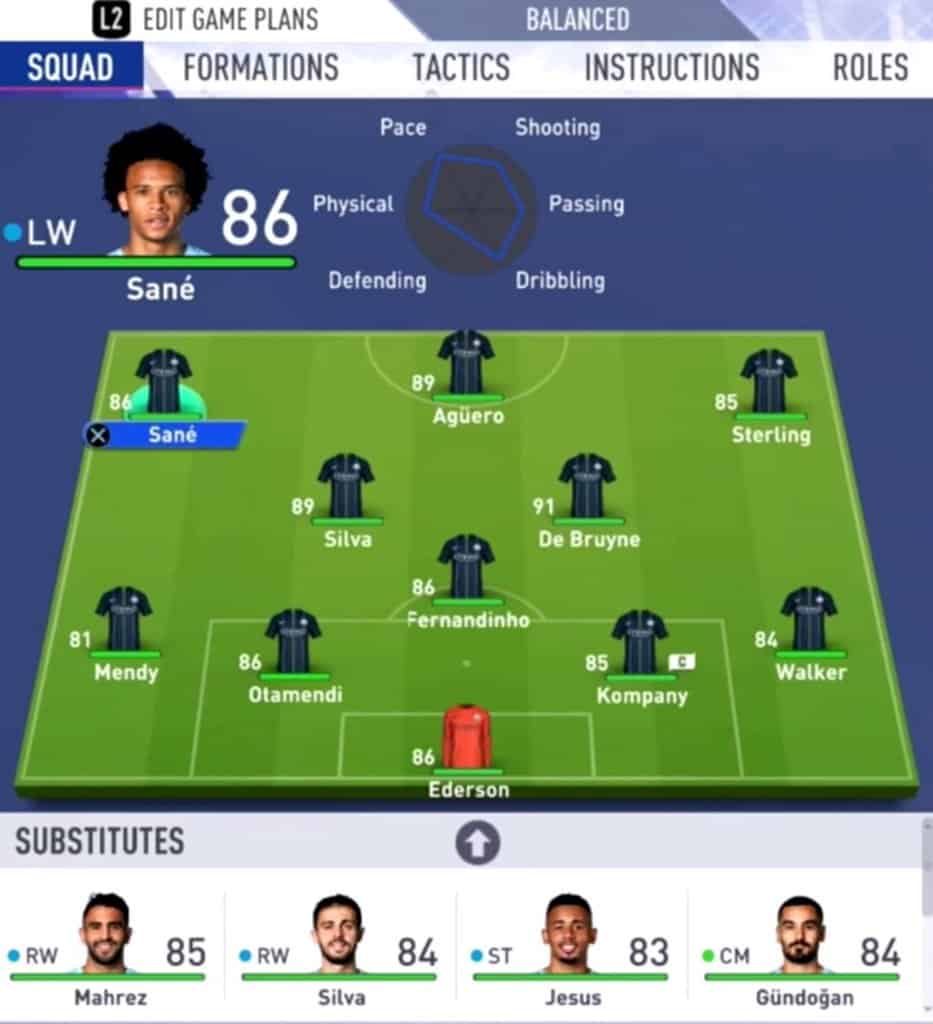Select substitute Mahrez
The image size is (933, 1024).
[x=106, y=943]
